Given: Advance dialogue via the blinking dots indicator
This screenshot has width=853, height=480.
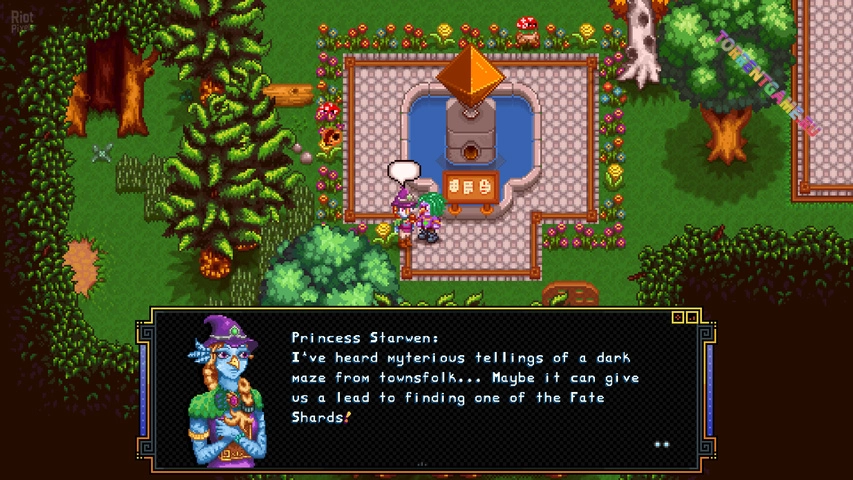Looking at the screenshot, I should (x=661, y=444).
